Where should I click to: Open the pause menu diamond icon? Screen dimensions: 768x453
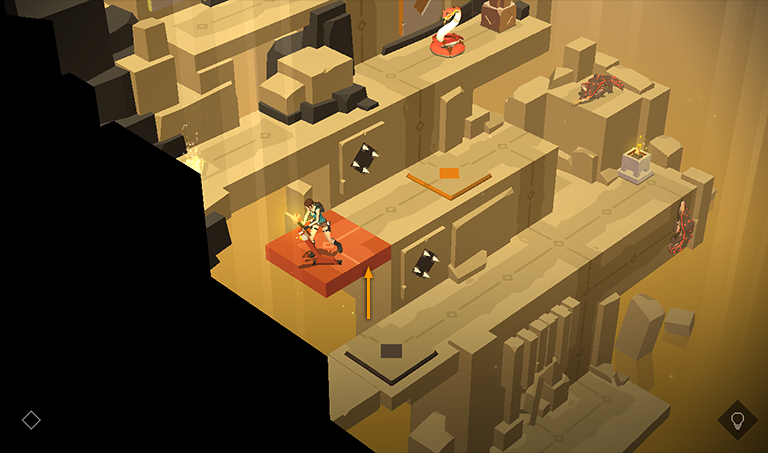click(31, 420)
